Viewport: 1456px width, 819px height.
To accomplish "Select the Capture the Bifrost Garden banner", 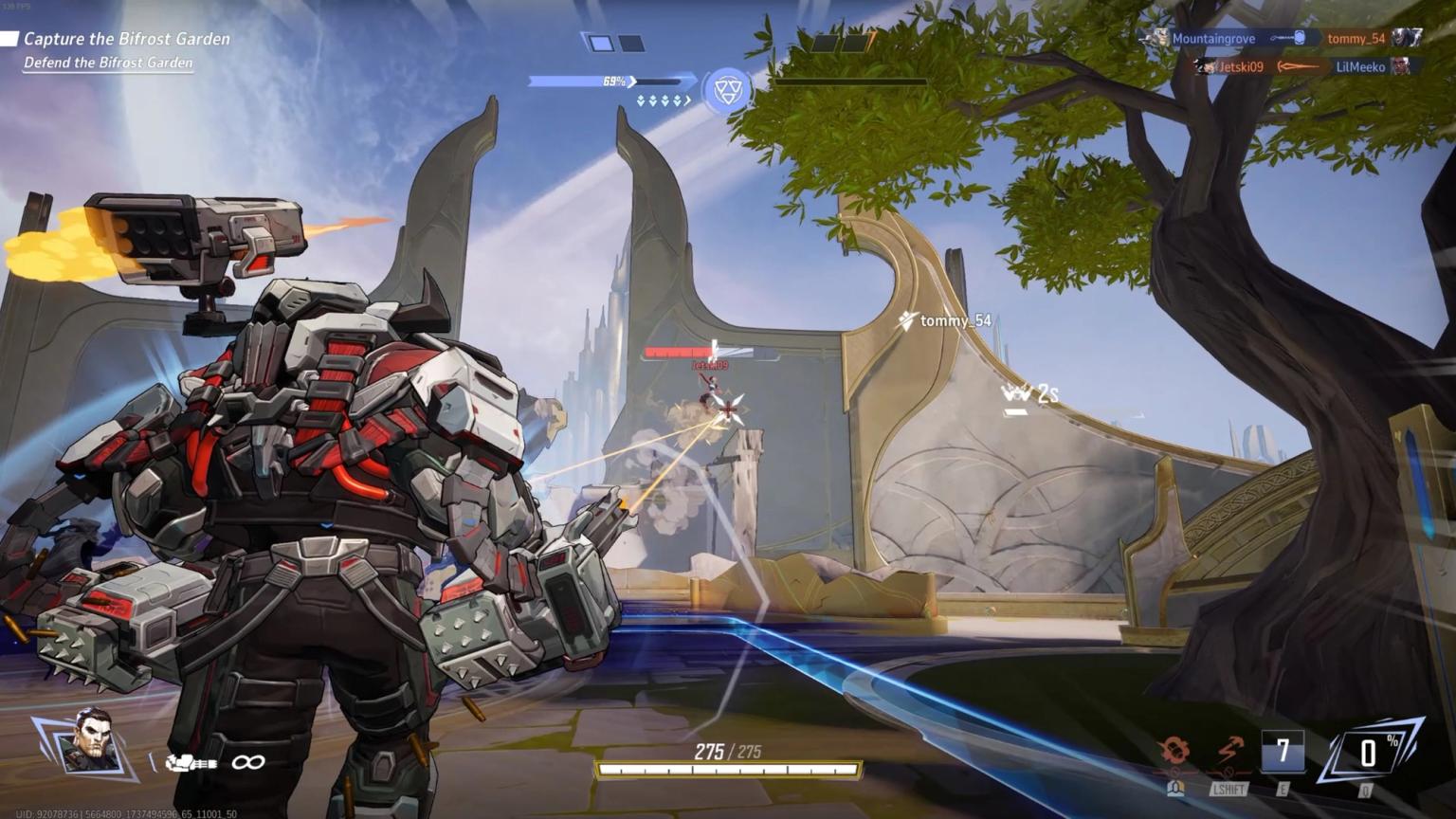I will click(x=123, y=39).
